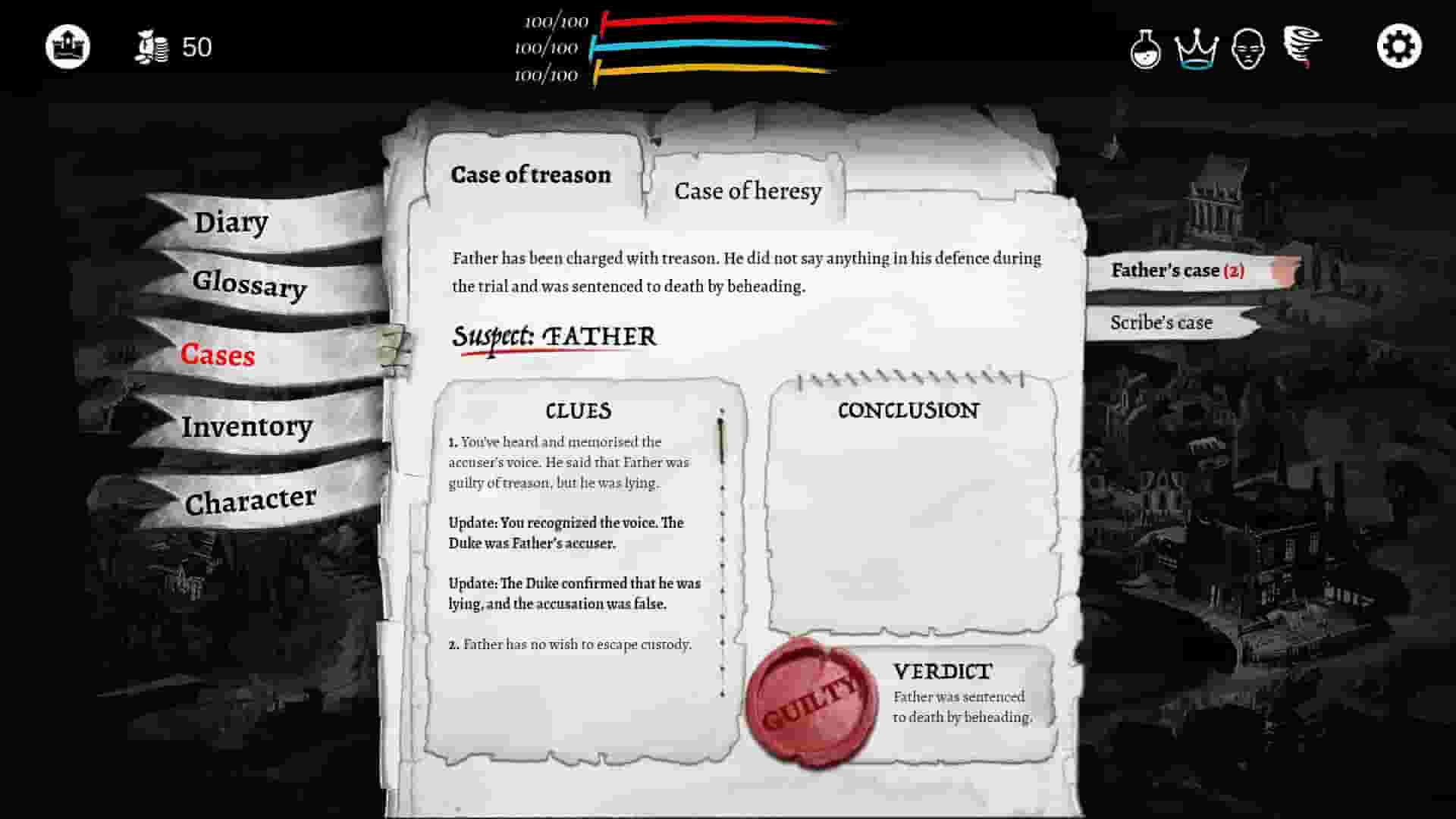The width and height of the screenshot is (1456, 819).
Task: Select the Case of treason tab
Action: 531,174
